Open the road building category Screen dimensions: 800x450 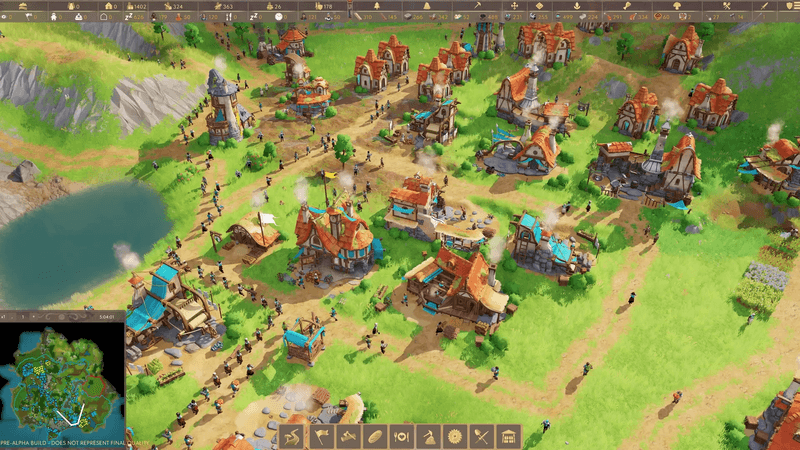click(293, 437)
